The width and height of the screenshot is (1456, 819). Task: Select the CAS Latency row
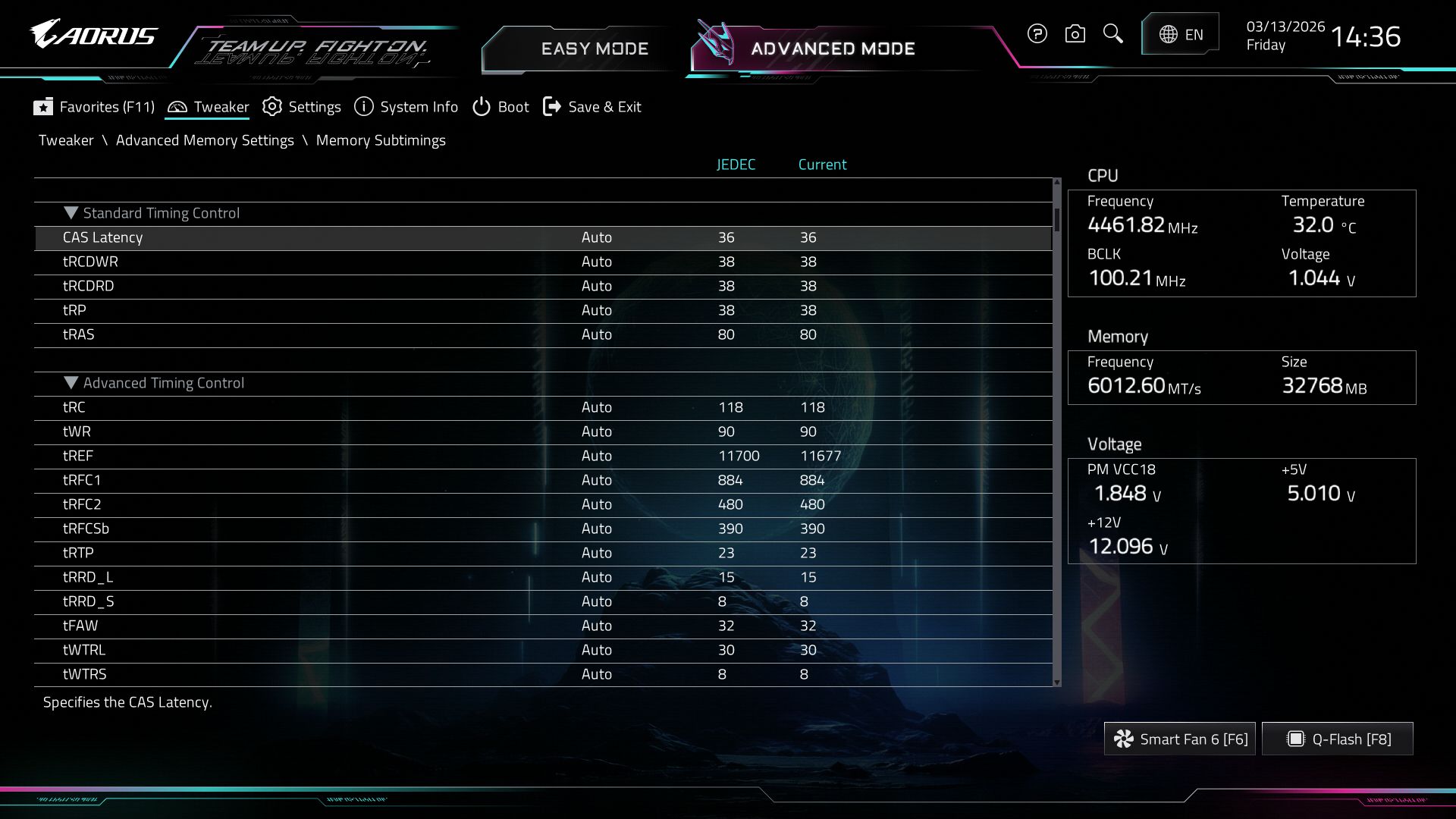102,237
